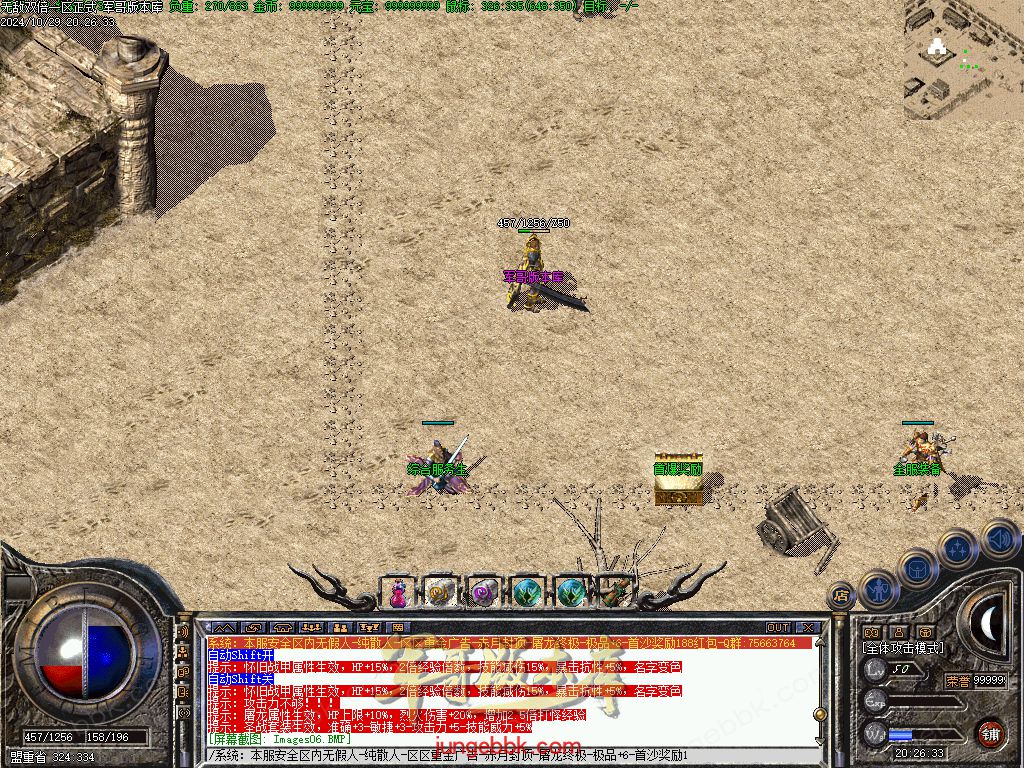The width and height of the screenshot is (1024, 768).
Task: Open the skills sparkle round button
Action: (x=958, y=548)
